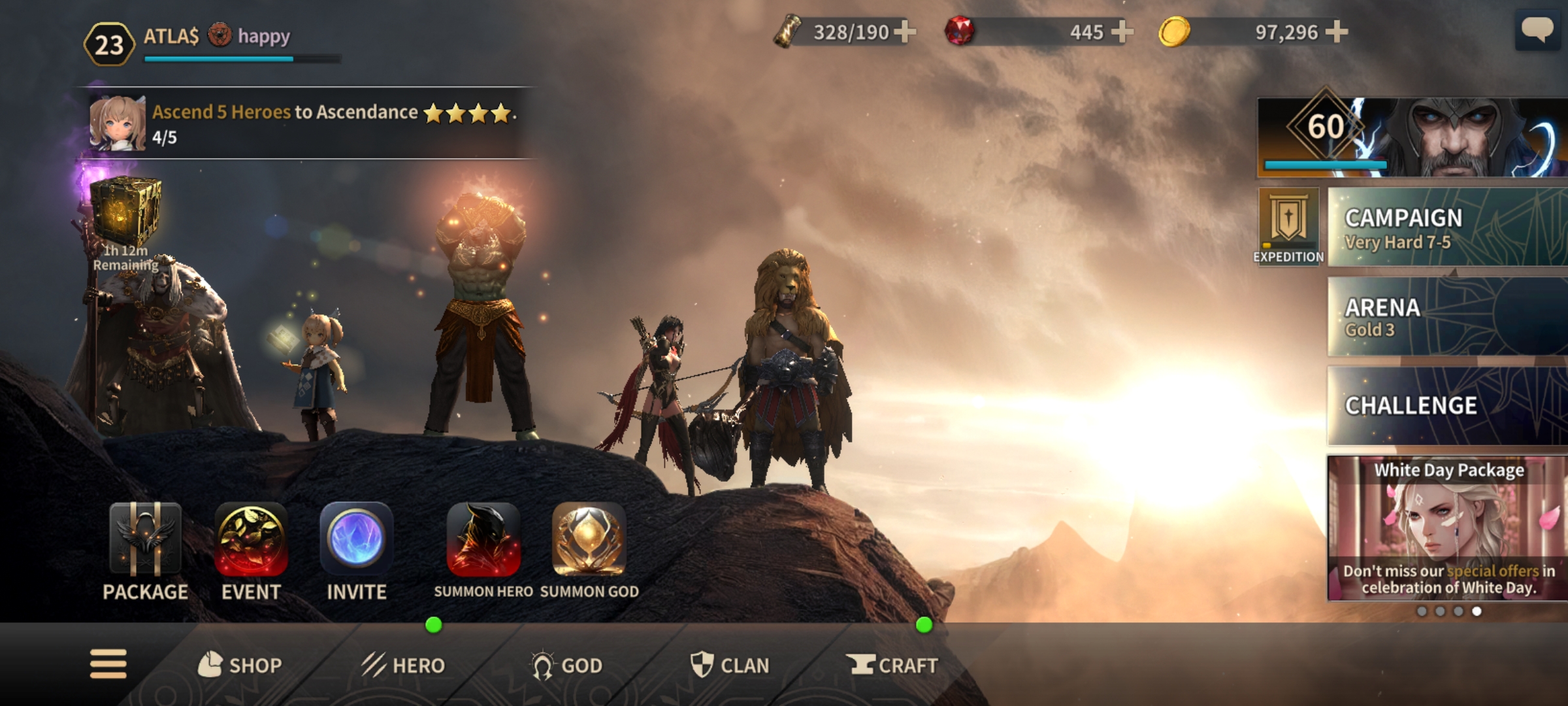Viewport: 1568px width, 706px height.
Task: View the White Day Package offer
Action: (1447, 528)
